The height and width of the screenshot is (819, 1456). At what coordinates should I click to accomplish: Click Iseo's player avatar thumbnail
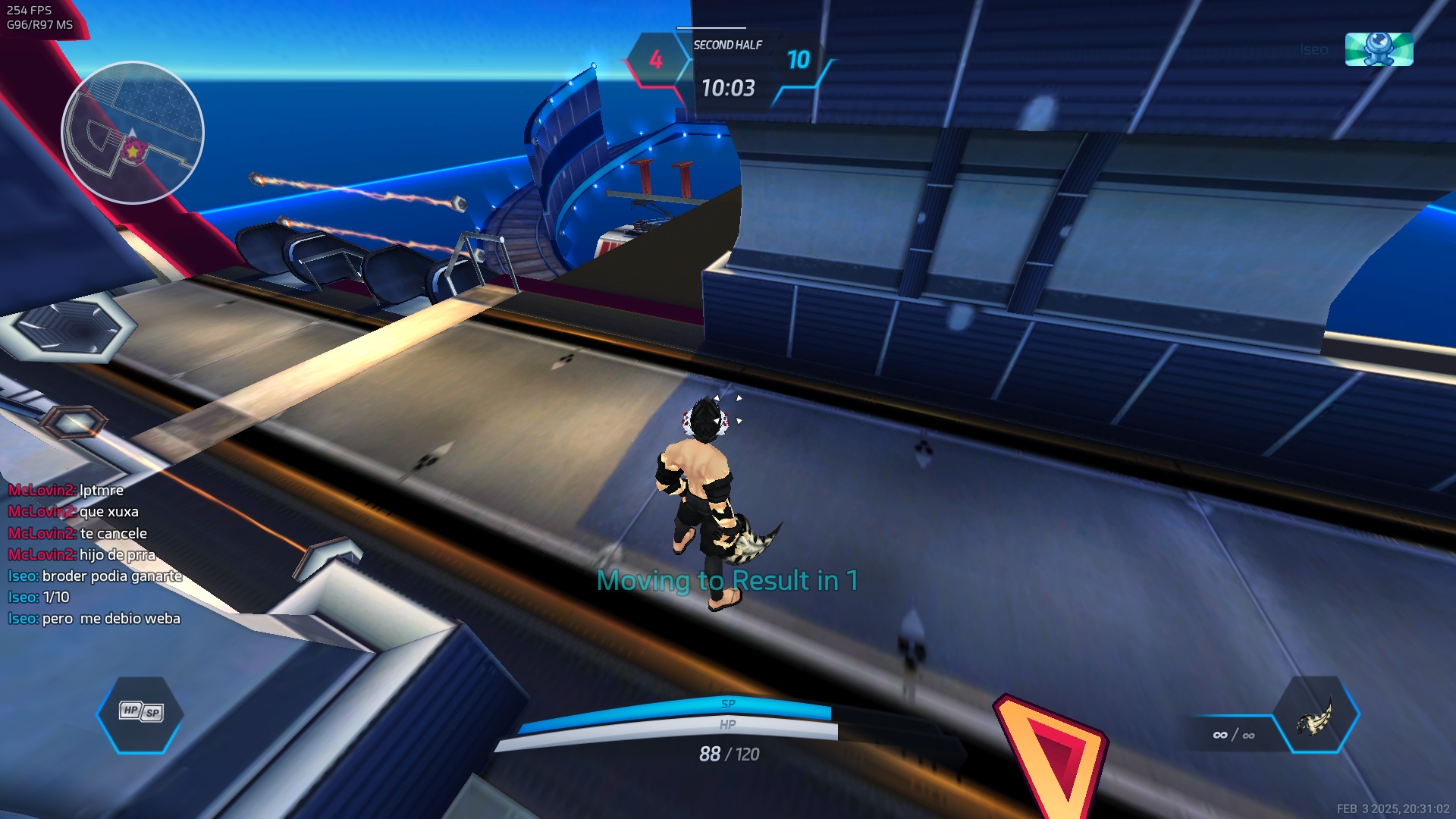1379,49
